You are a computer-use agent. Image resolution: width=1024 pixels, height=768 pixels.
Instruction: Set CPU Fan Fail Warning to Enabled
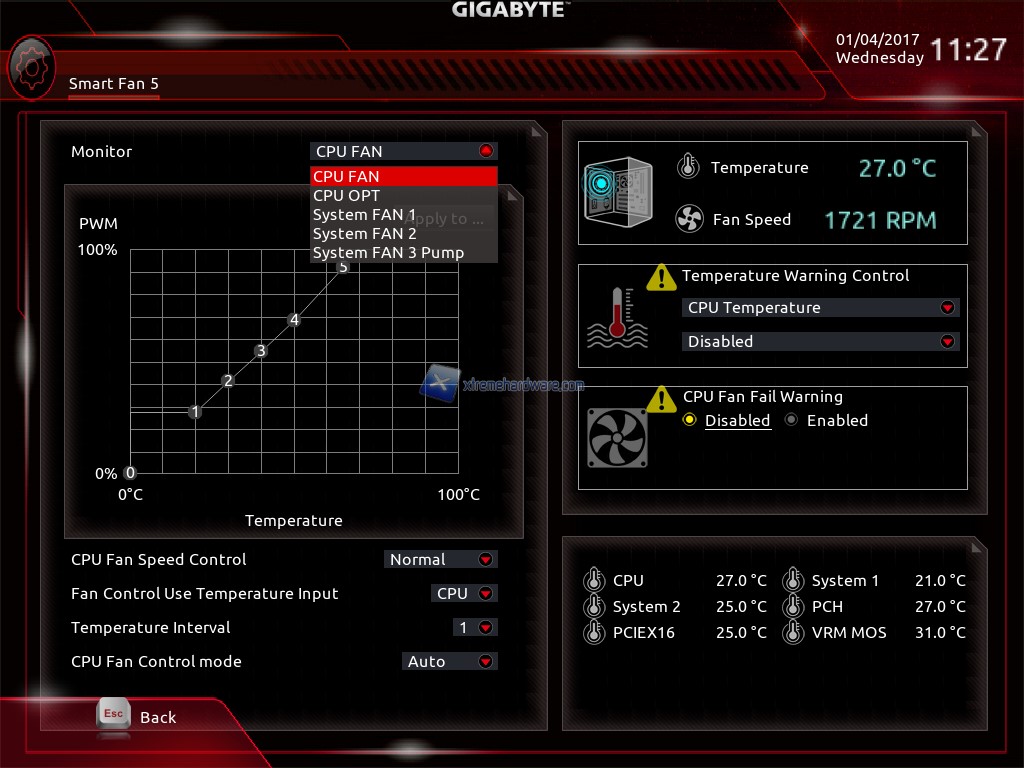click(x=792, y=421)
